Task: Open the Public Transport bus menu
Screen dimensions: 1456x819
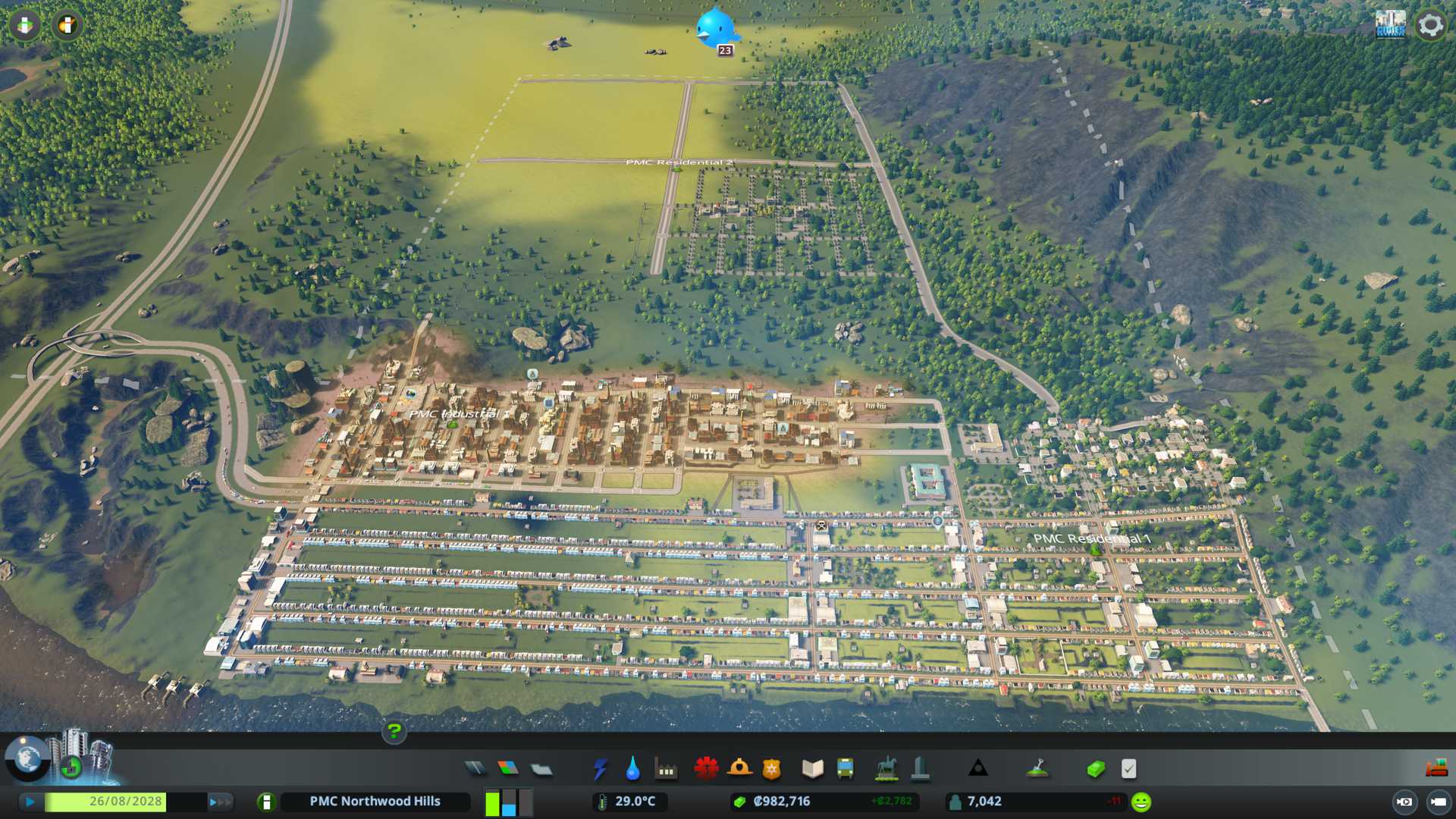Action: [x=845, y=769]
